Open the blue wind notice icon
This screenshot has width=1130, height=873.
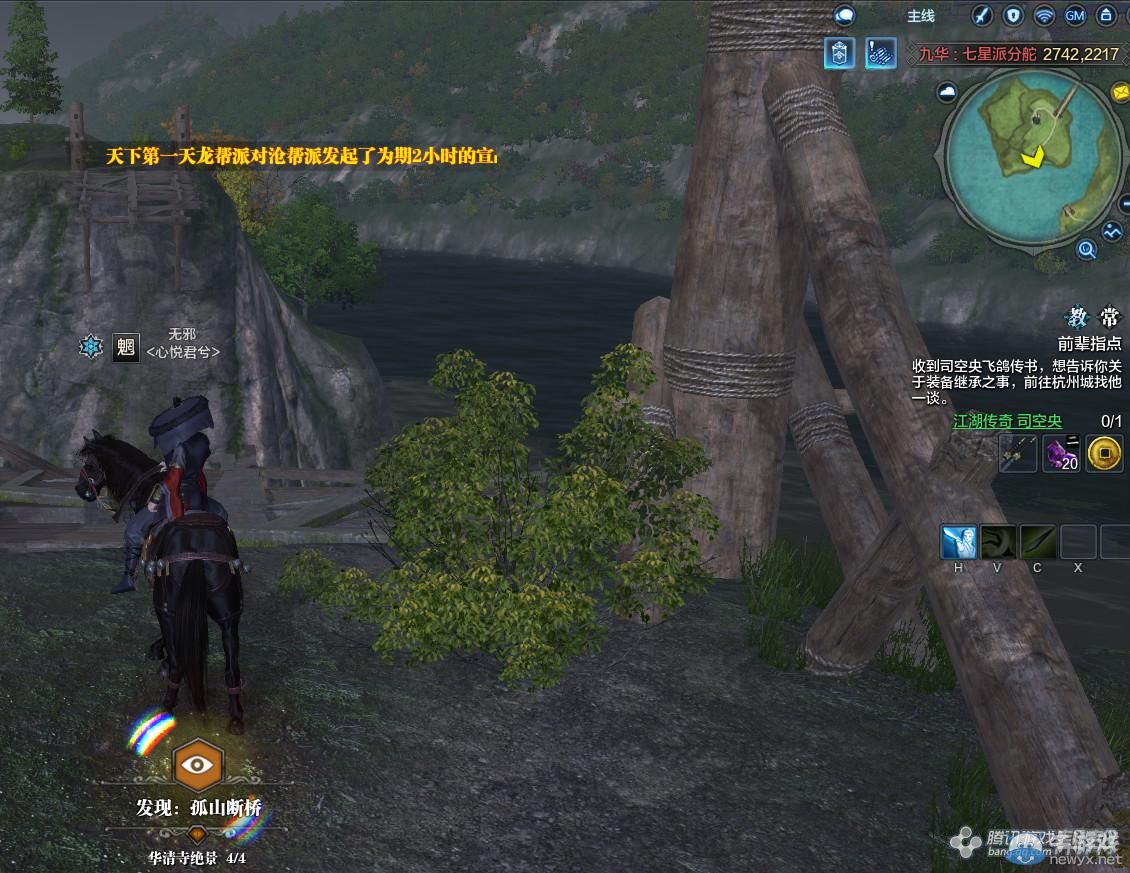tap(880, 53)
